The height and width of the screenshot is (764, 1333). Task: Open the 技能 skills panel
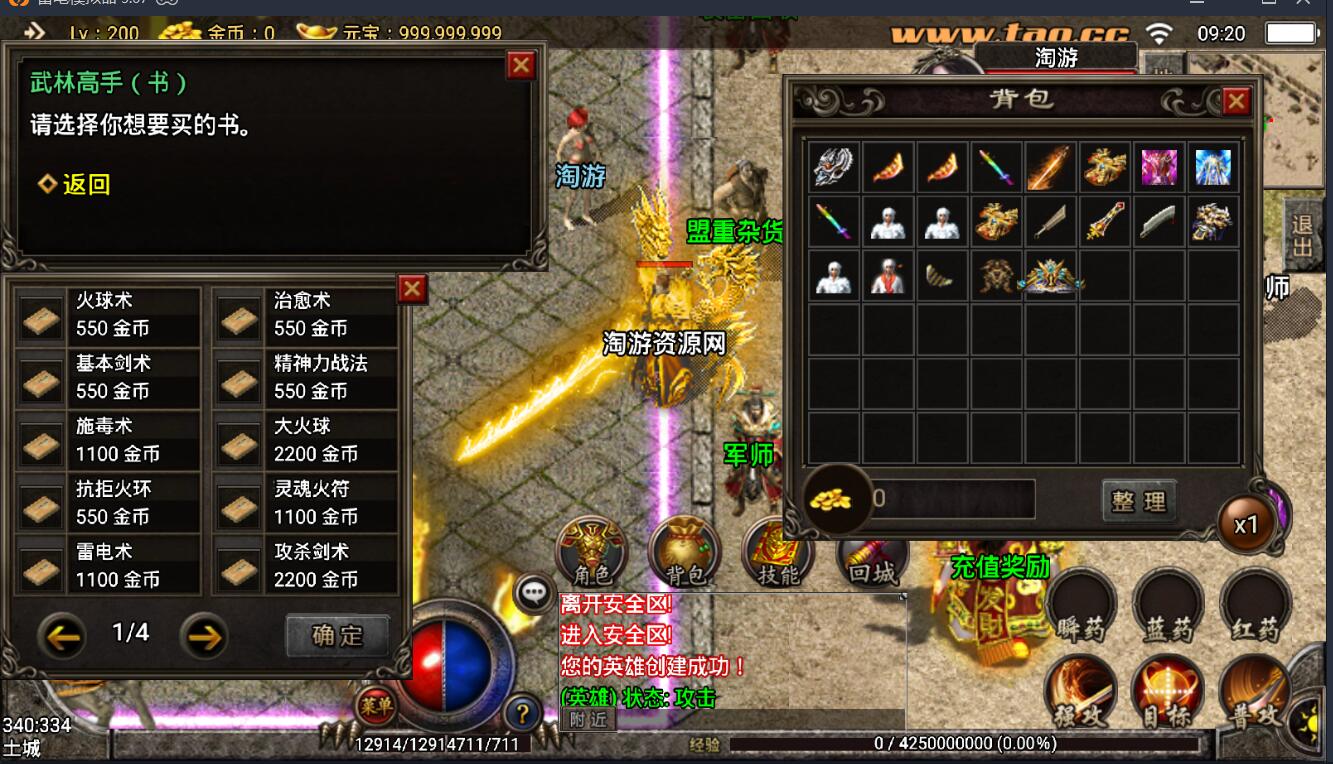pos(778,552)
